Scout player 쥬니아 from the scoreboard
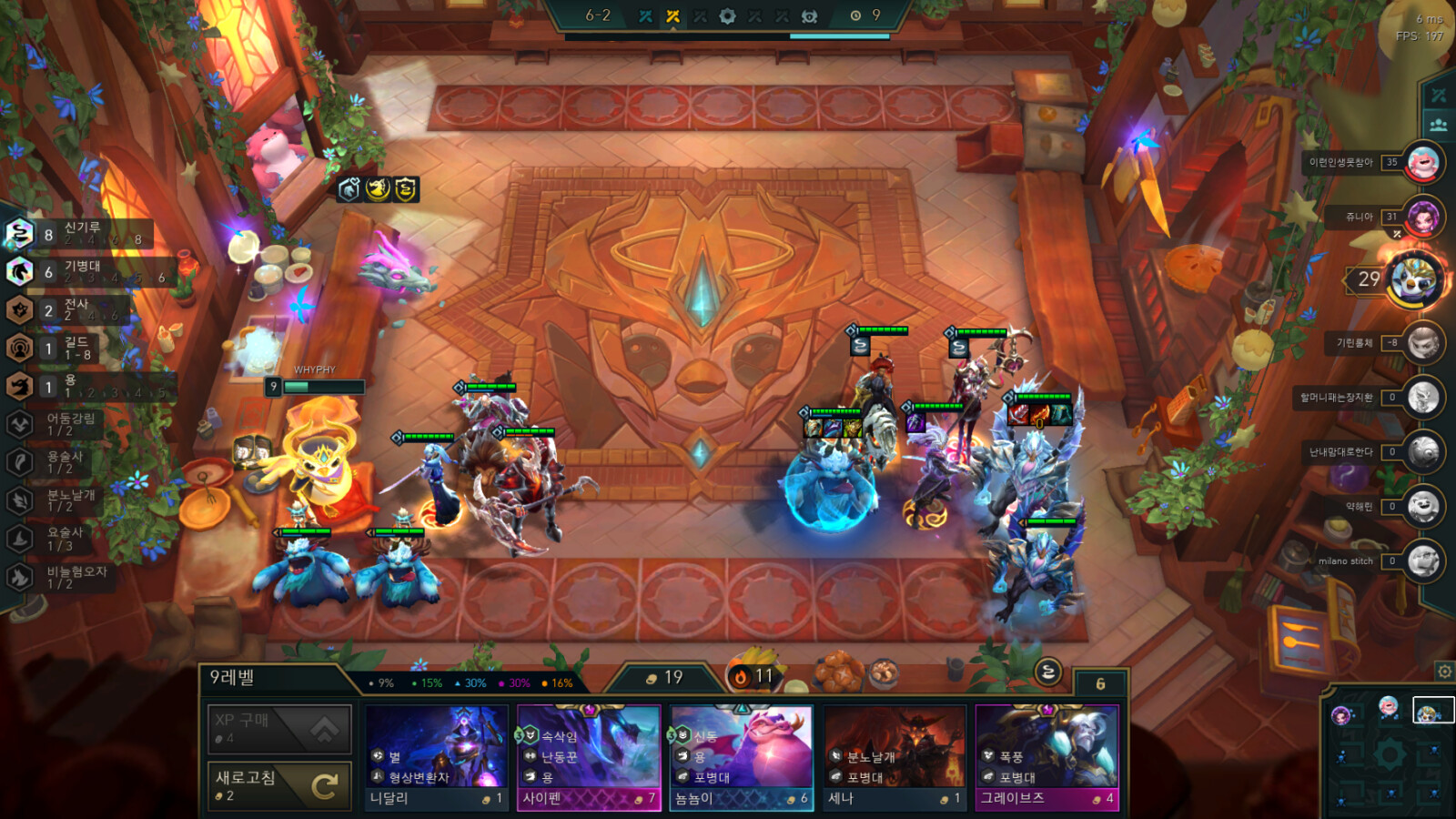1456x819 pixels. point(1422,217)
